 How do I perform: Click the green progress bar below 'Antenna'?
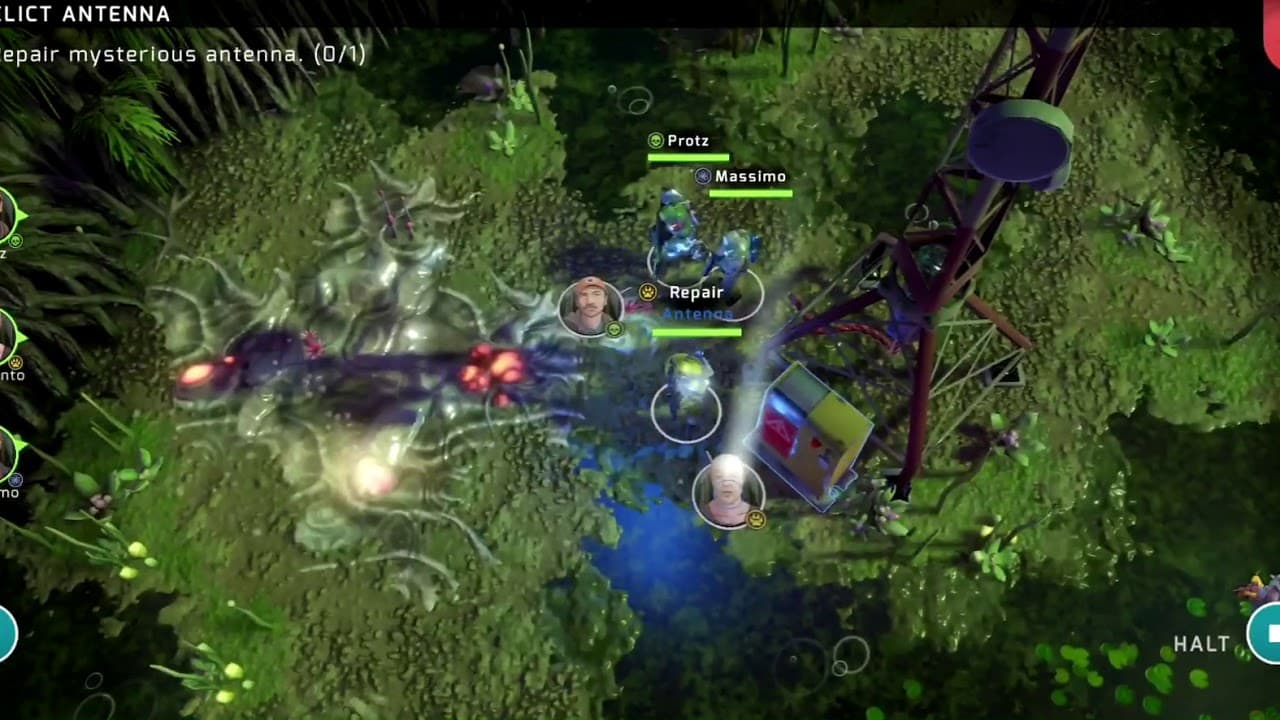[697, 330]
